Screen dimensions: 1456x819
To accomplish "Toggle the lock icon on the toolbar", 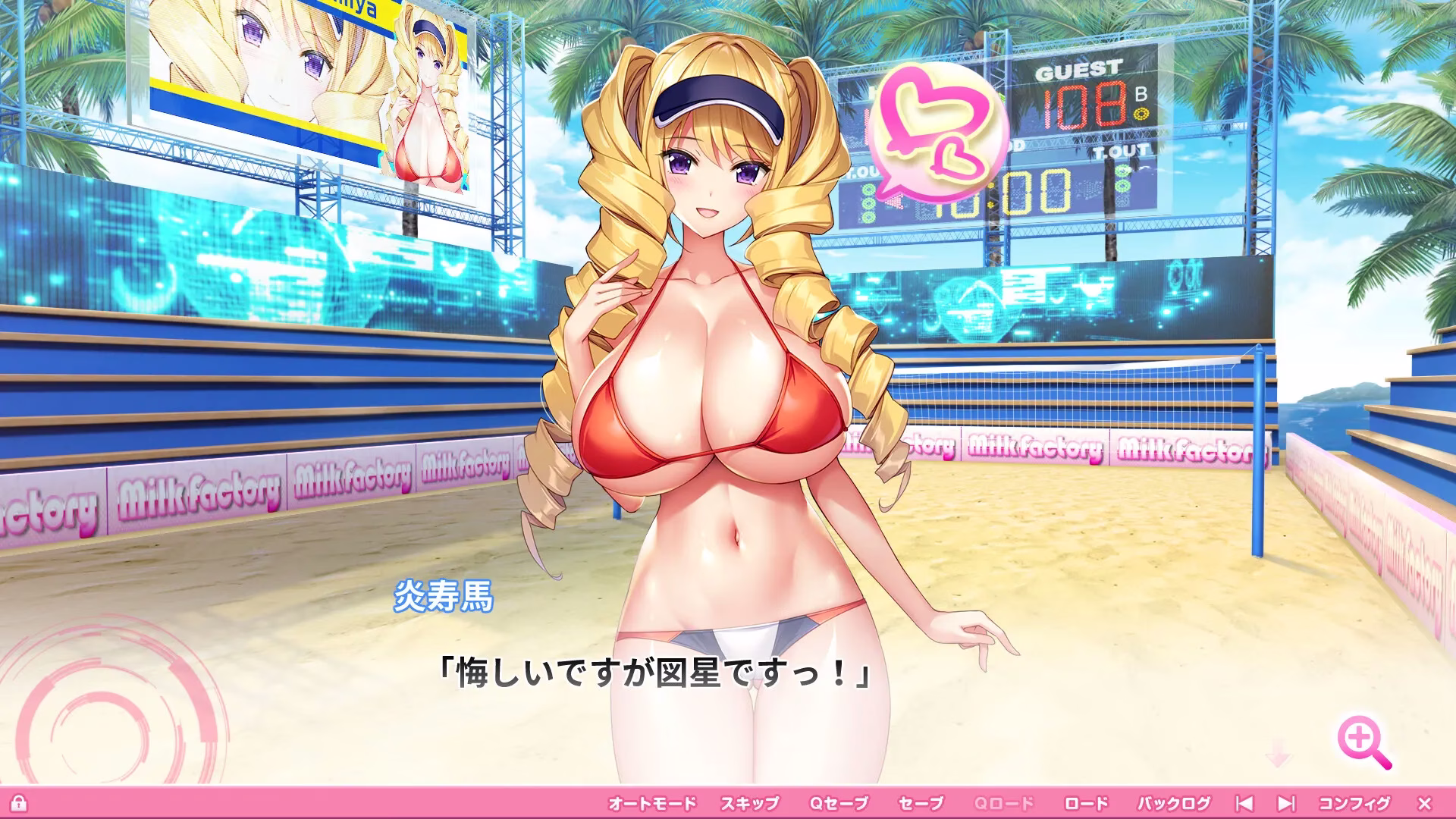I will click(x=19, y=803).
